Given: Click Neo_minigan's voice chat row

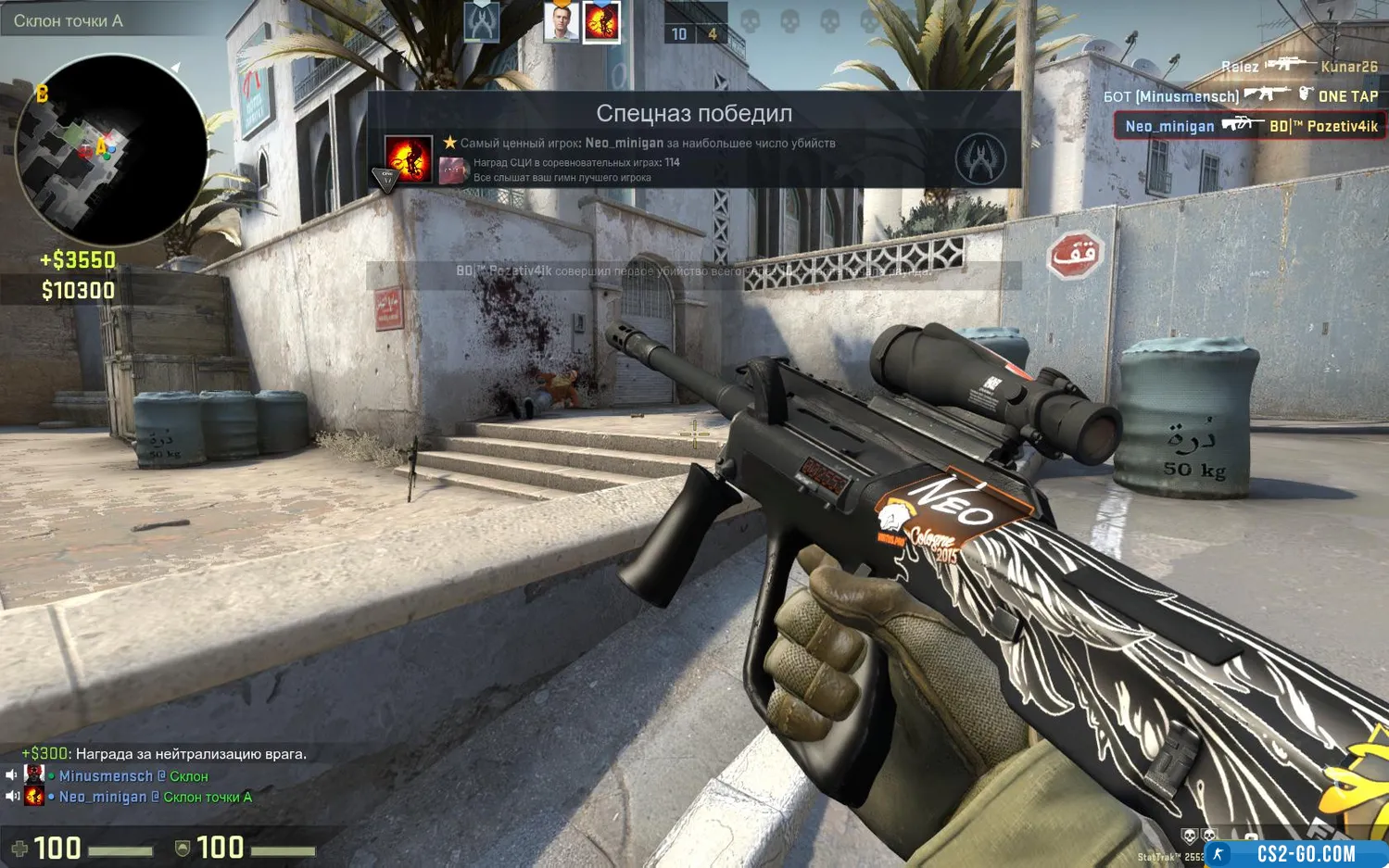Looking at the screenshot, I should (139, 797).
